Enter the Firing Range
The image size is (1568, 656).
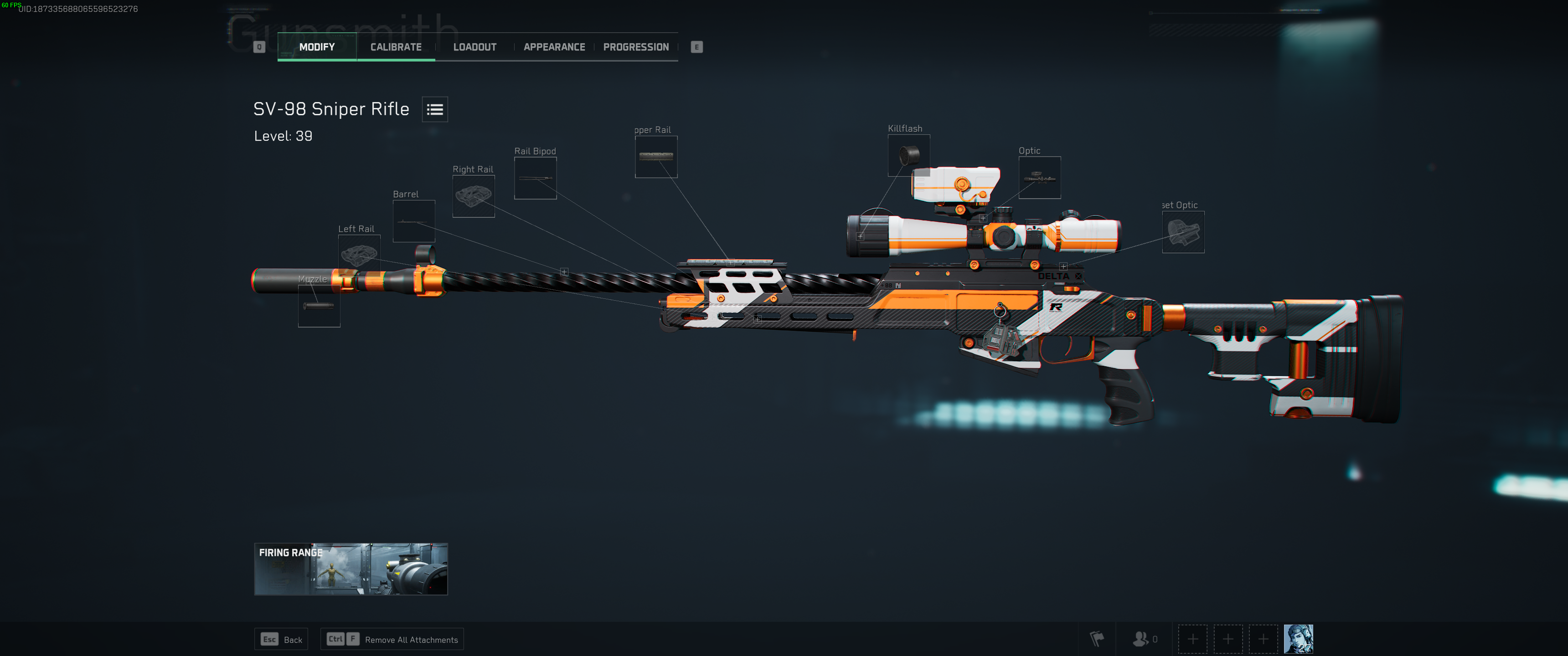click(351, 569)
